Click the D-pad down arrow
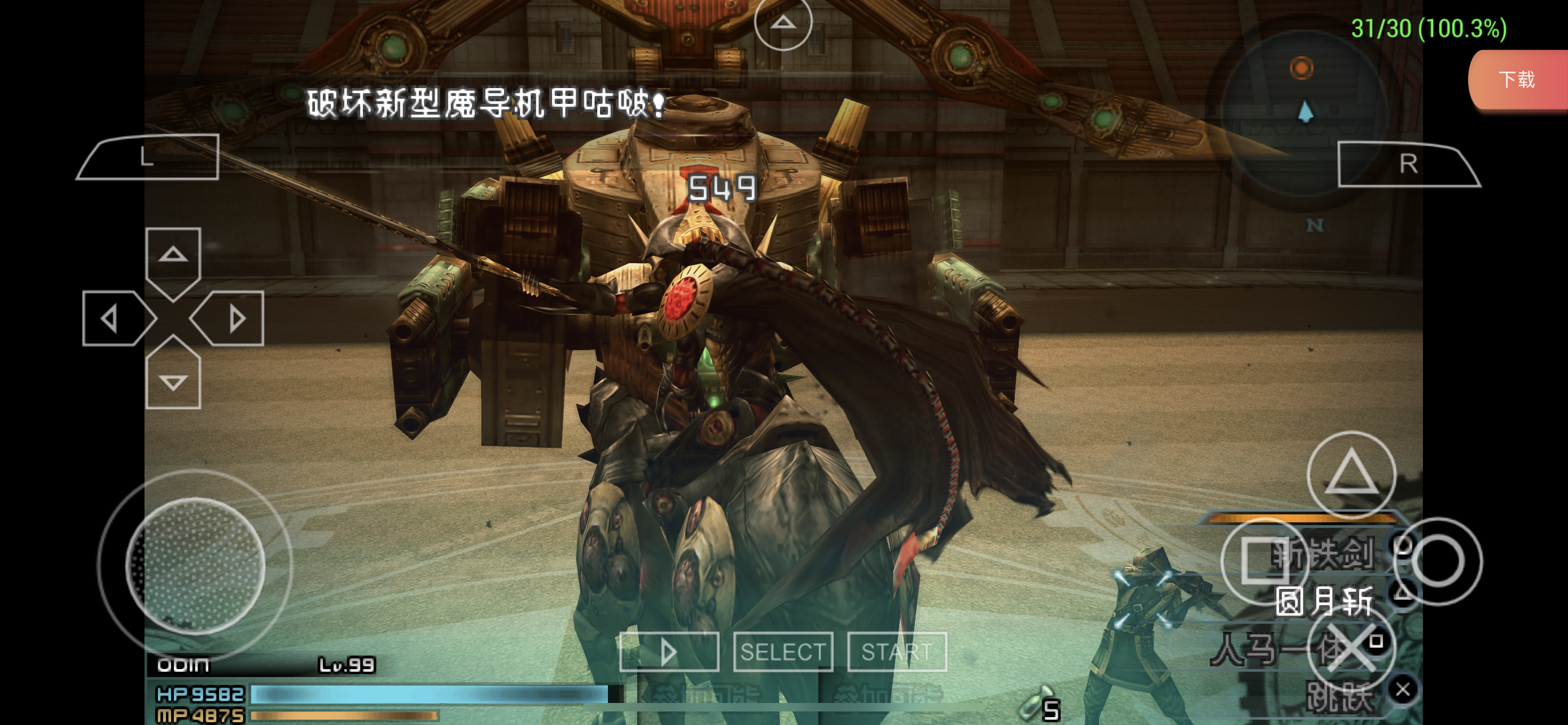The width and height of the screenshot is (1568, 725). [x=173, y=381]
